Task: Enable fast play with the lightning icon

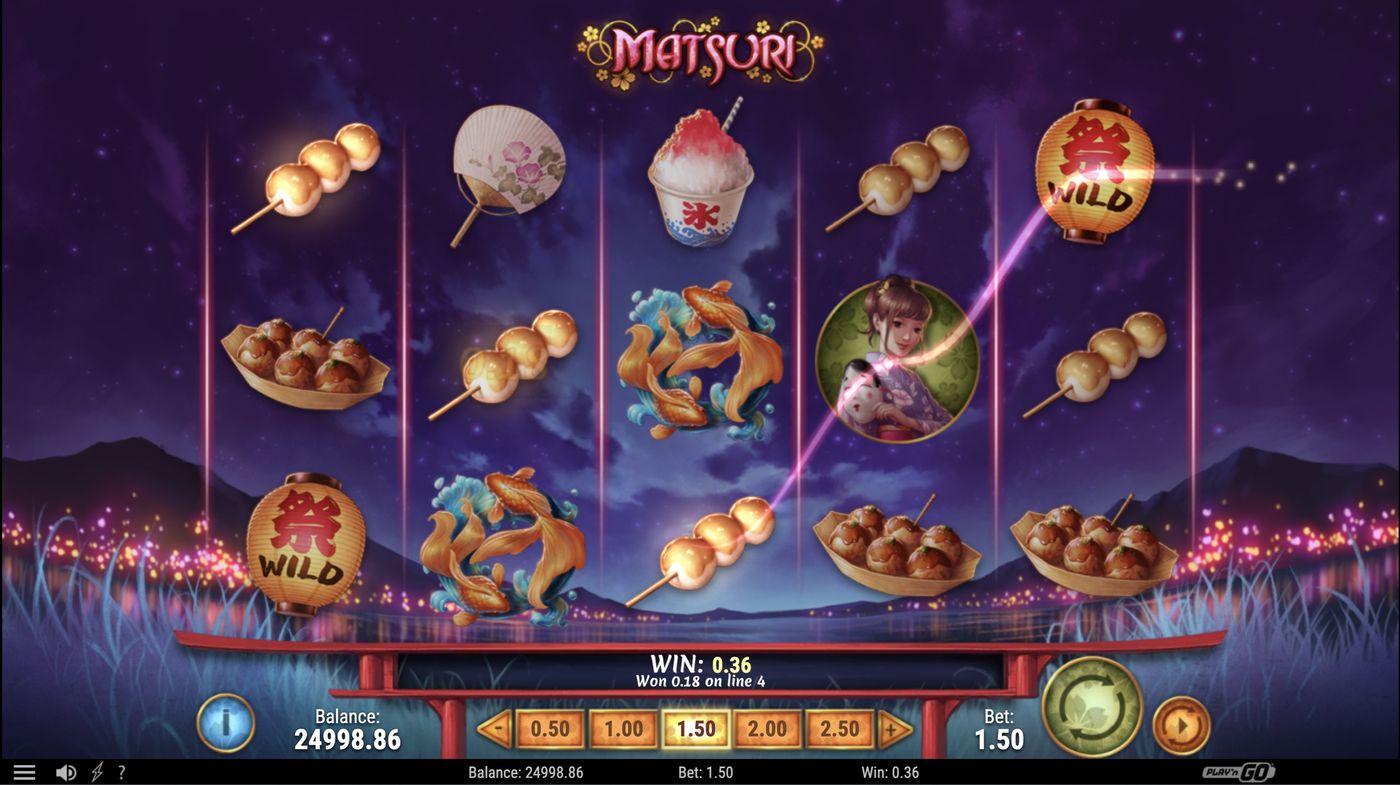Action: pos(95,770)
